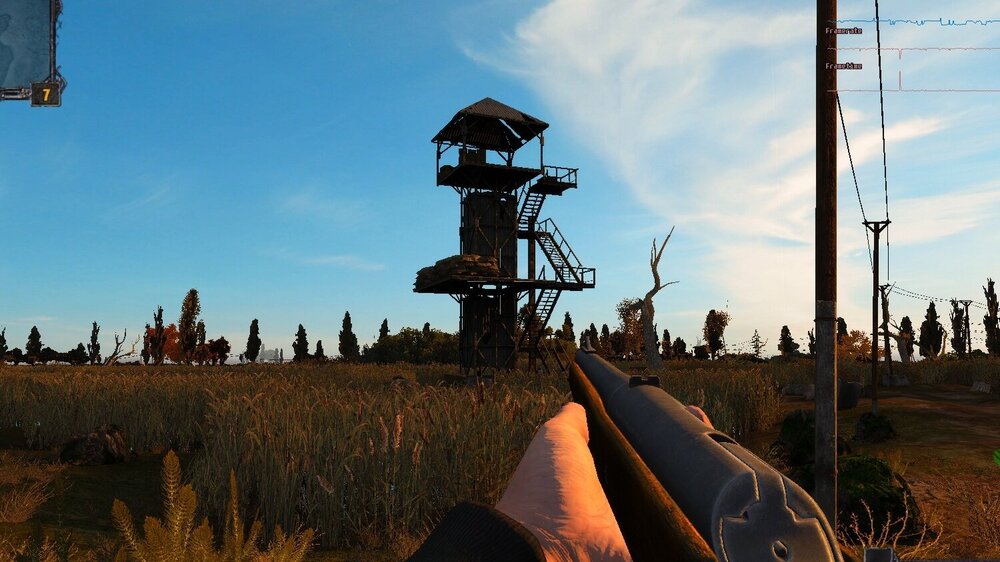Click the minimap in the corner
This screenshot has width=1000, height=562.
(26, 43)
